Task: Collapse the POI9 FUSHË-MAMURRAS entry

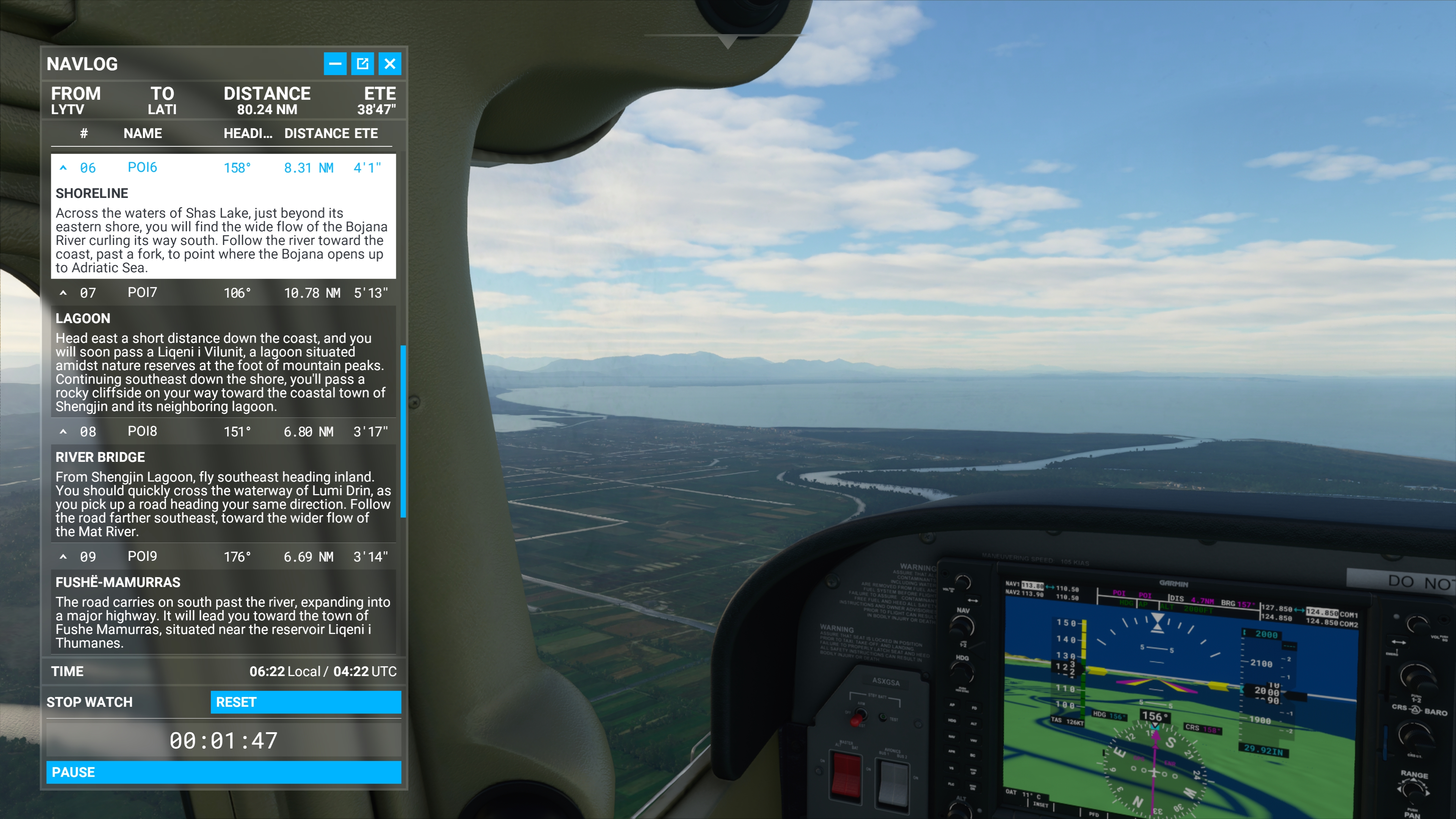Action: click(x=64, y=557)
